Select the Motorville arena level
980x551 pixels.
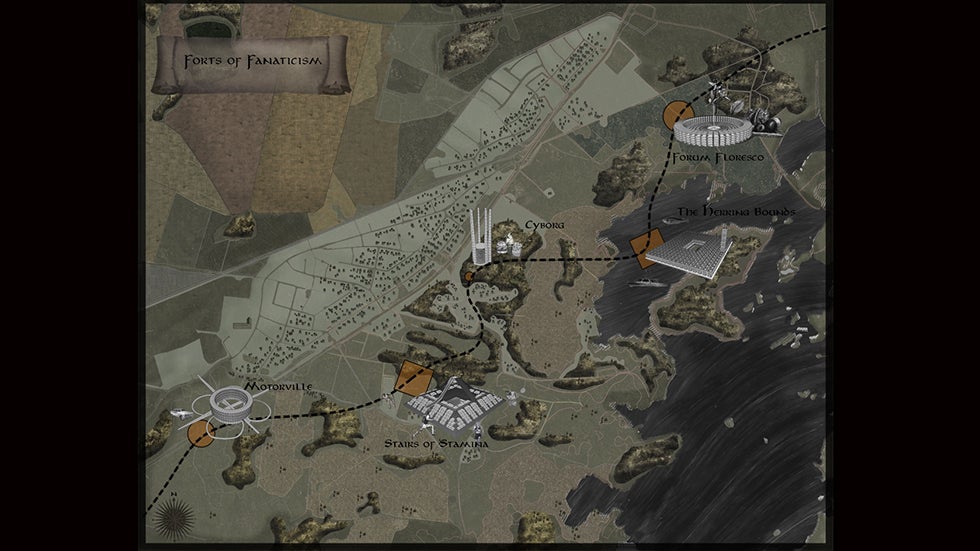coord(230,405)
